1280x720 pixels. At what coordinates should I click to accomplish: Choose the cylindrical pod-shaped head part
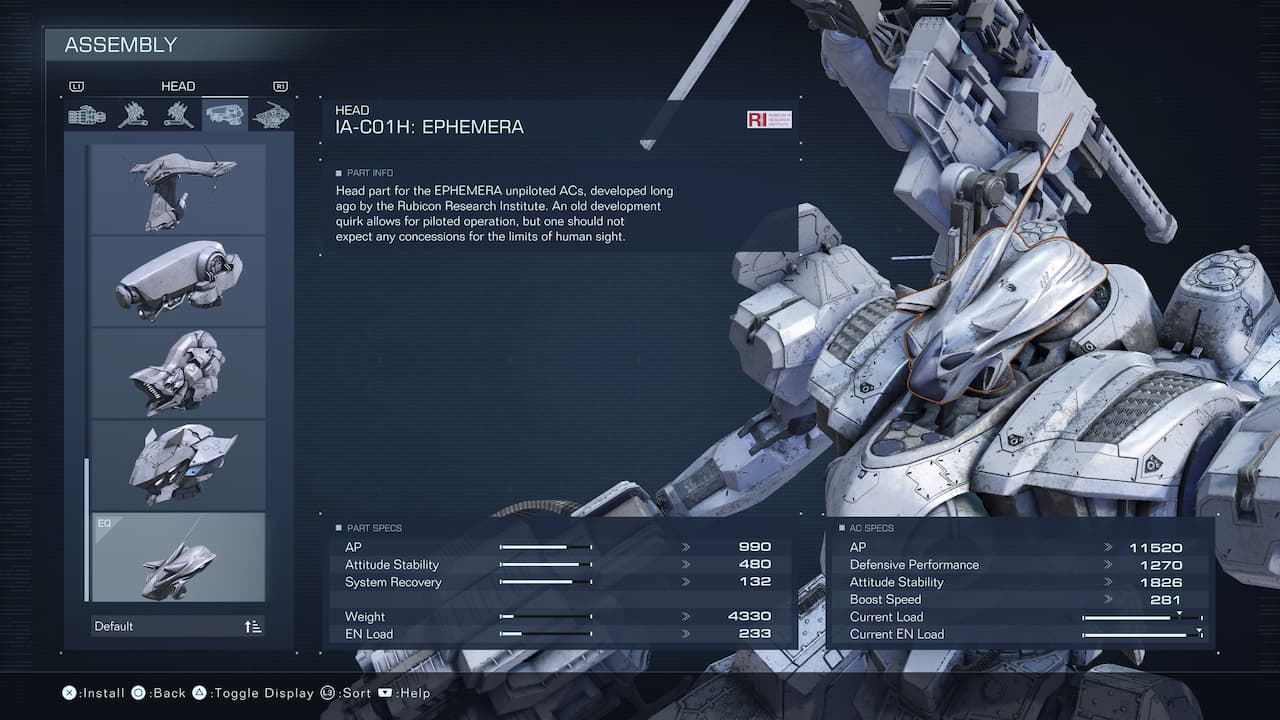click(178, 281)
